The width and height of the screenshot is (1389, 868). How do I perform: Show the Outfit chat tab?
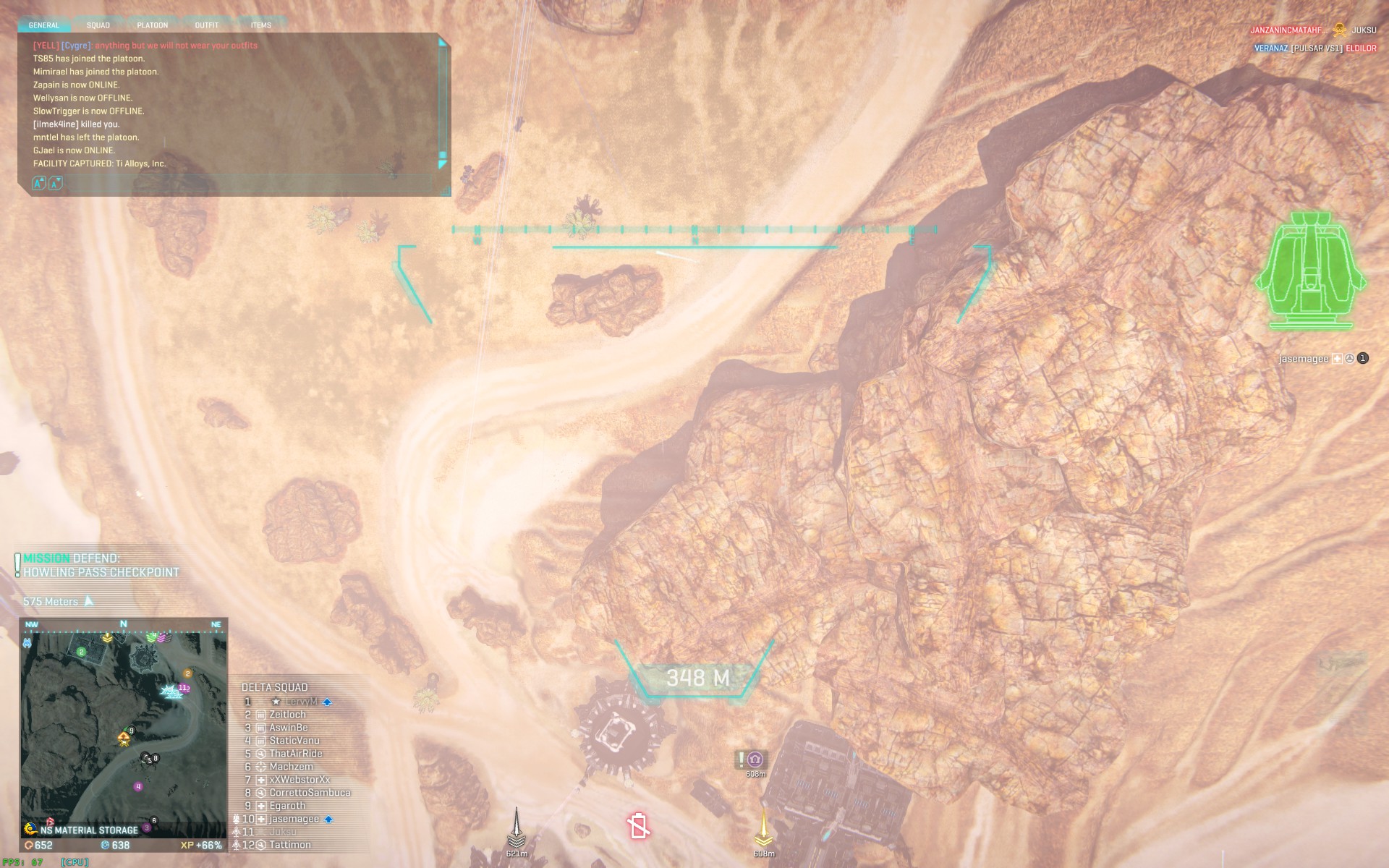[x=207, y=25]
